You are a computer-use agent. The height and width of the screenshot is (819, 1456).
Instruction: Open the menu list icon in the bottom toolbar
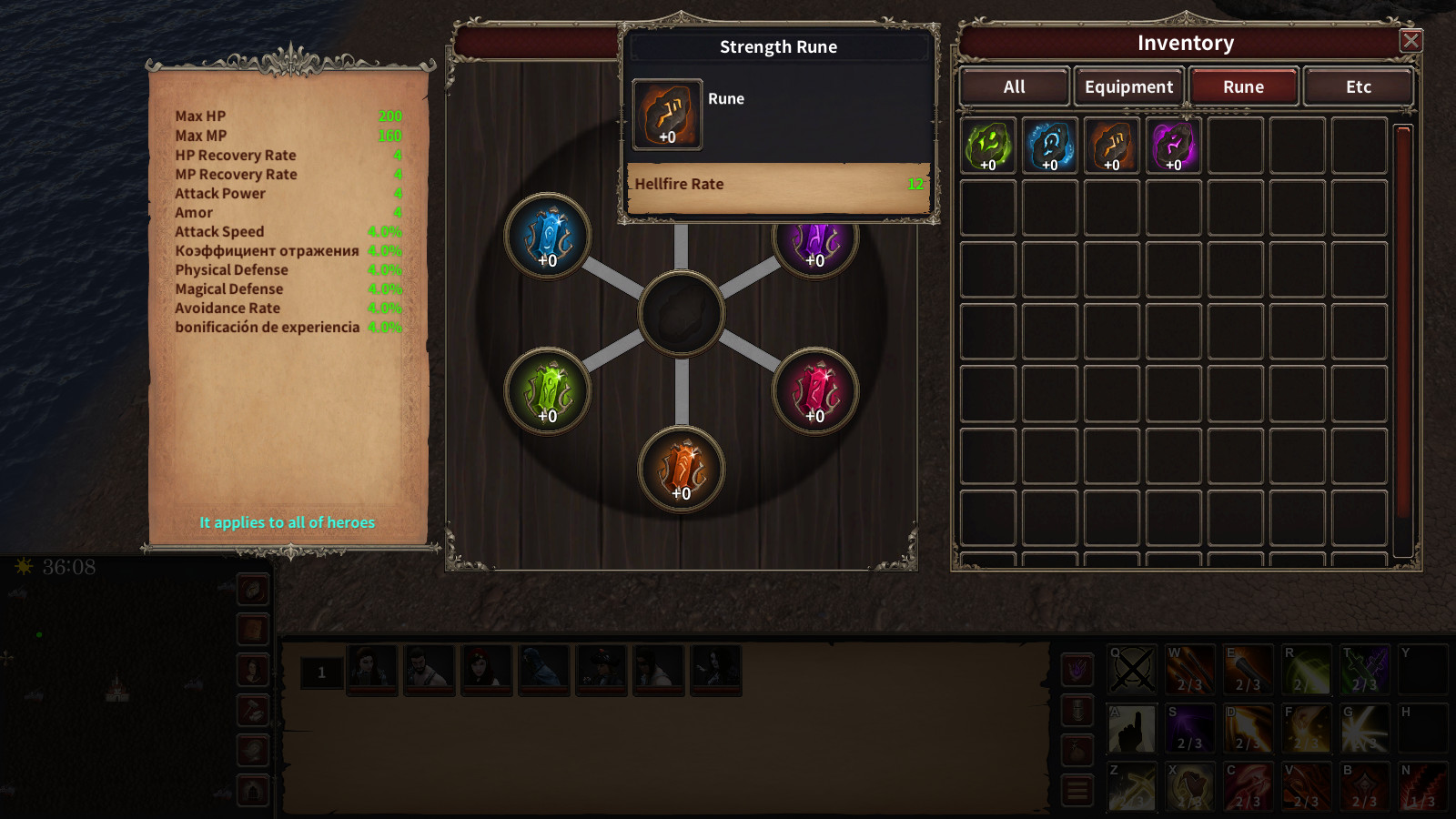tap(1078, 788)
